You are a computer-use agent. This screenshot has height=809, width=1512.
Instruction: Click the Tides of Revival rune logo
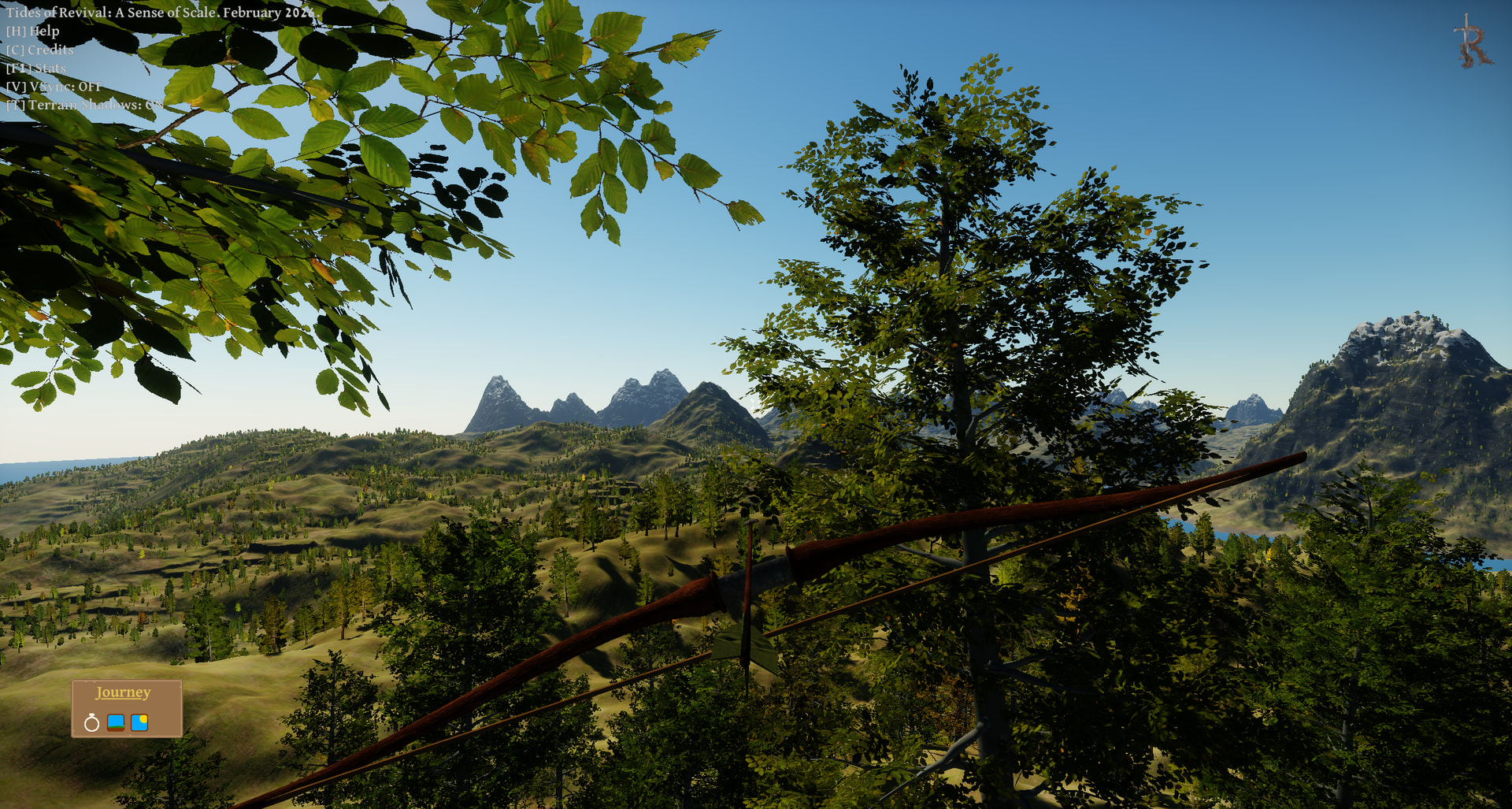point(1471,43)
